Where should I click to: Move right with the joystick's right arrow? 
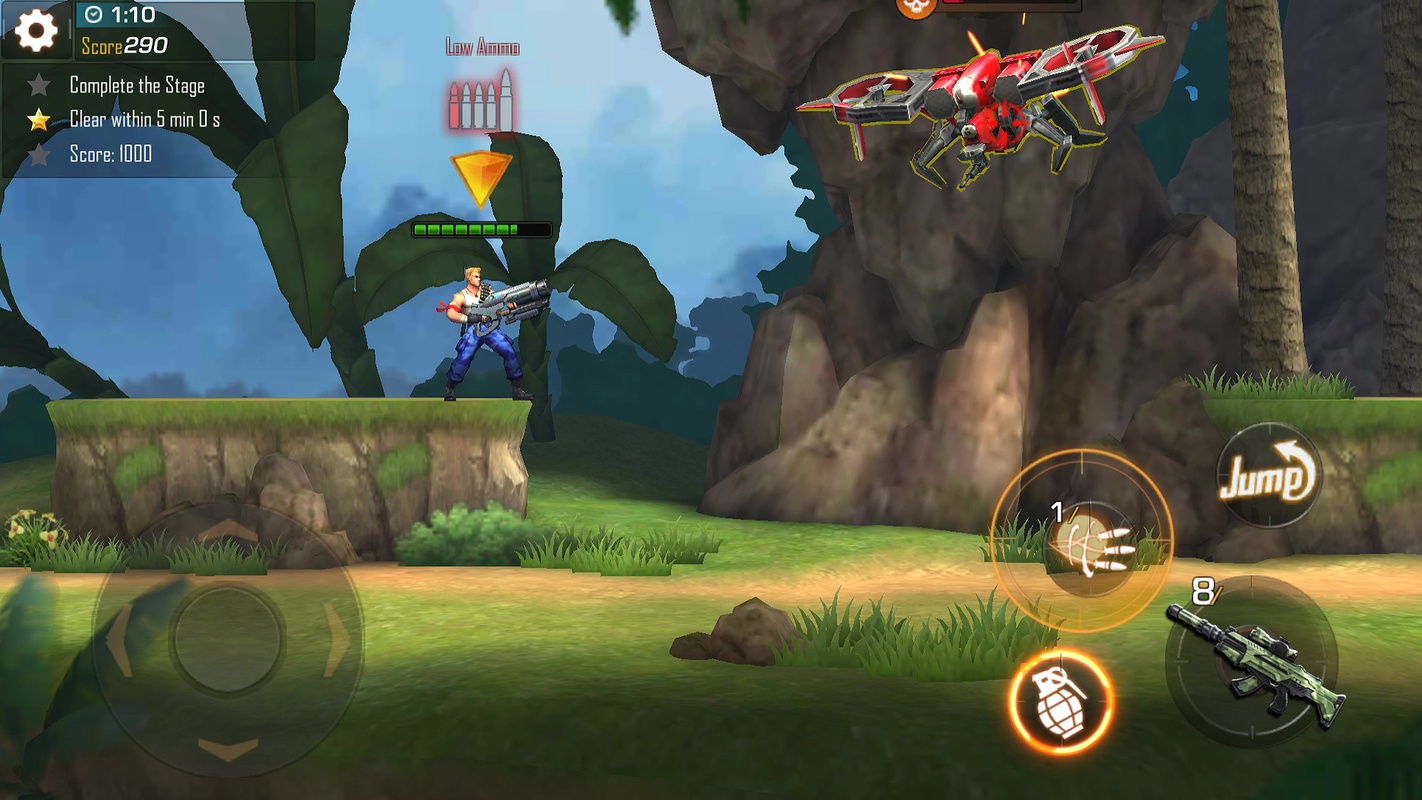[338, 640]
